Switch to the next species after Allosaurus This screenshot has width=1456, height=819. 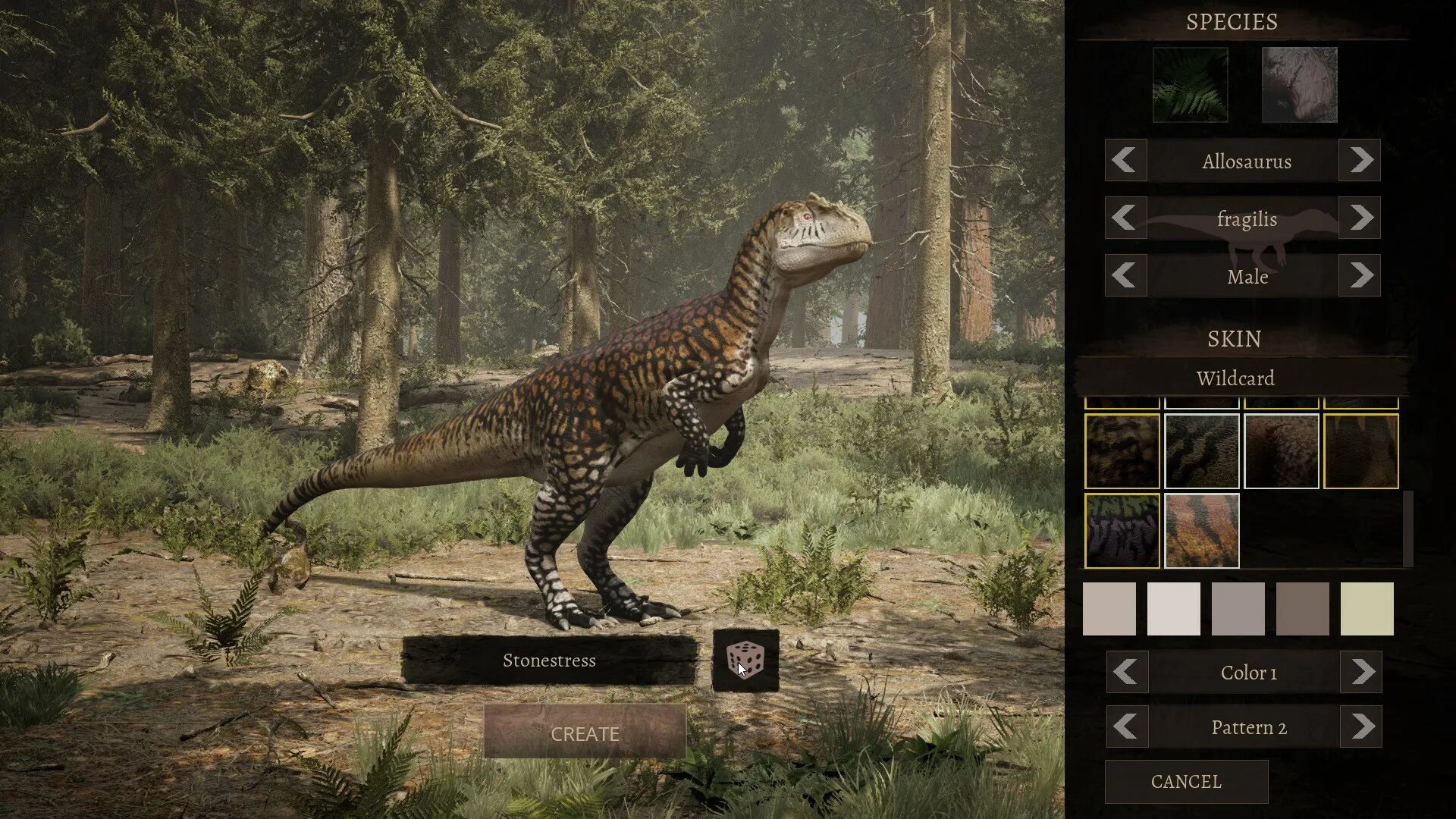[1360, 160]
